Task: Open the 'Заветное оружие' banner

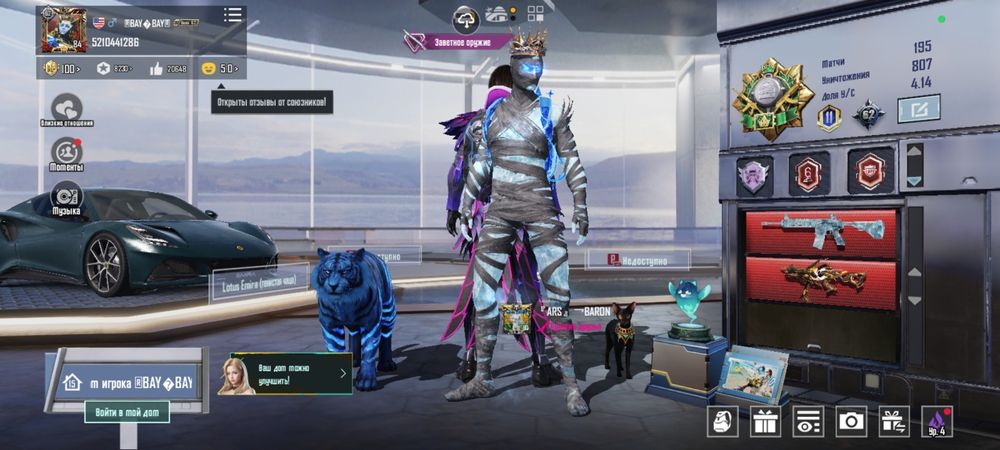Action: tap(458, 42)
